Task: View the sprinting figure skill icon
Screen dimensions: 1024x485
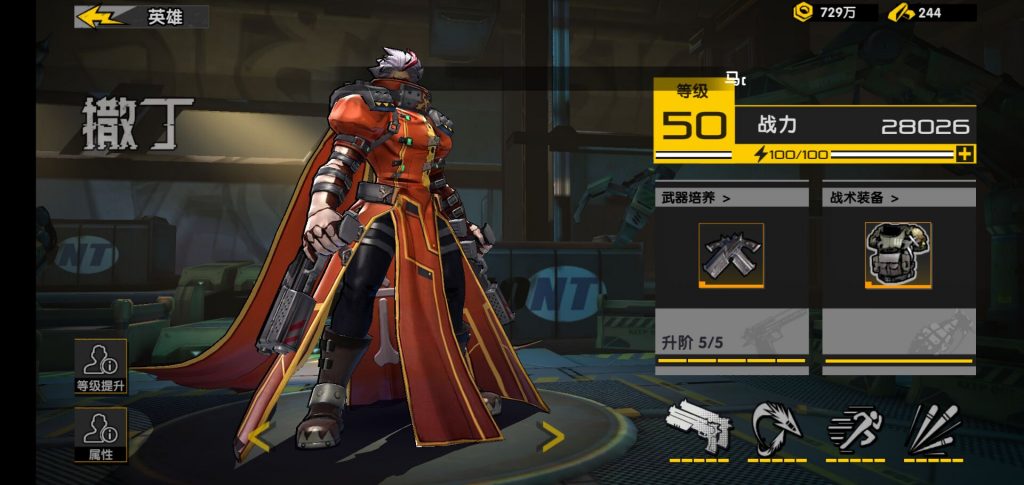Action: tap(856, 427)
